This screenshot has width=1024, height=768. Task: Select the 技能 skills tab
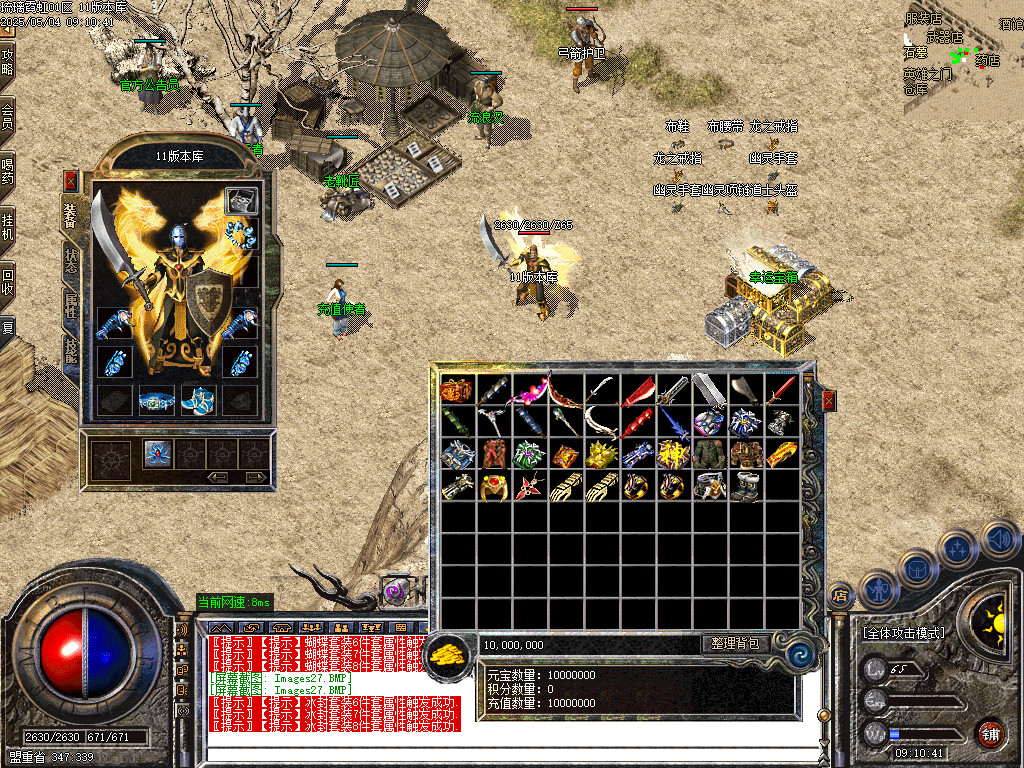[72, 352]
